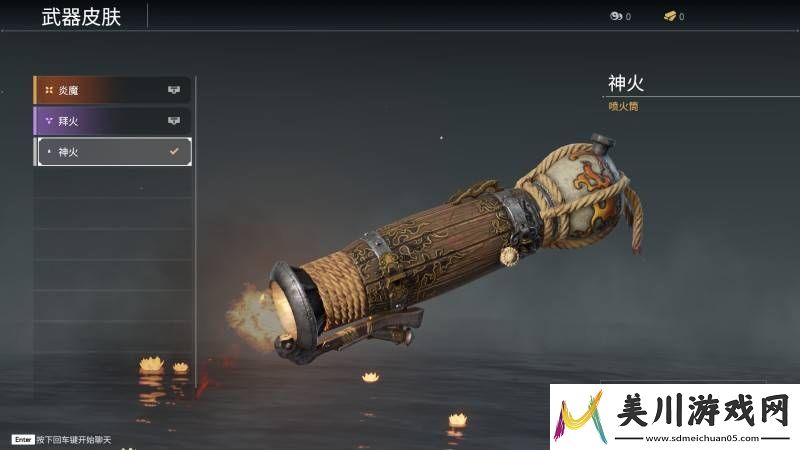800x450 pixels.
Task: Select the 神火 weapon skin row
Action: [x=112, y=151]
